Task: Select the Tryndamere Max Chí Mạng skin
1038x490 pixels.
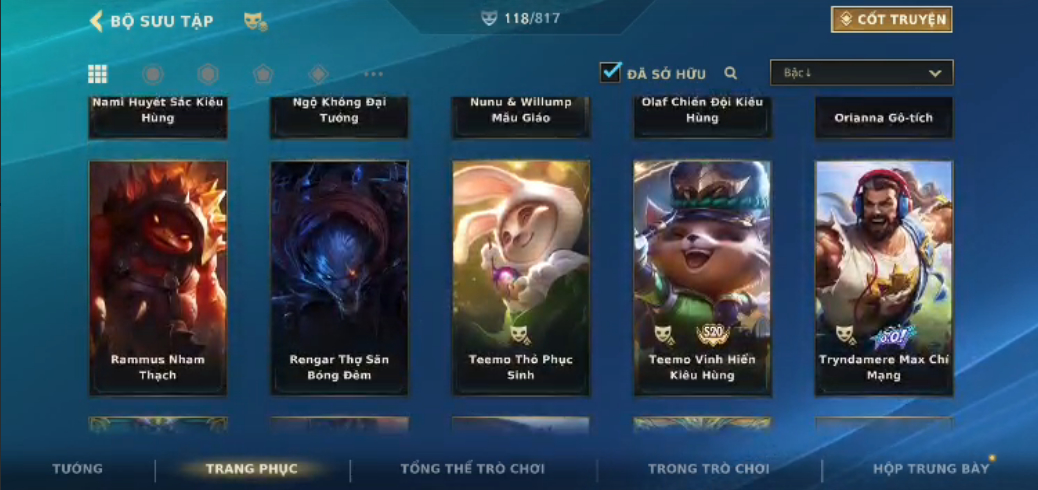Action: click(x=883, y=277)
